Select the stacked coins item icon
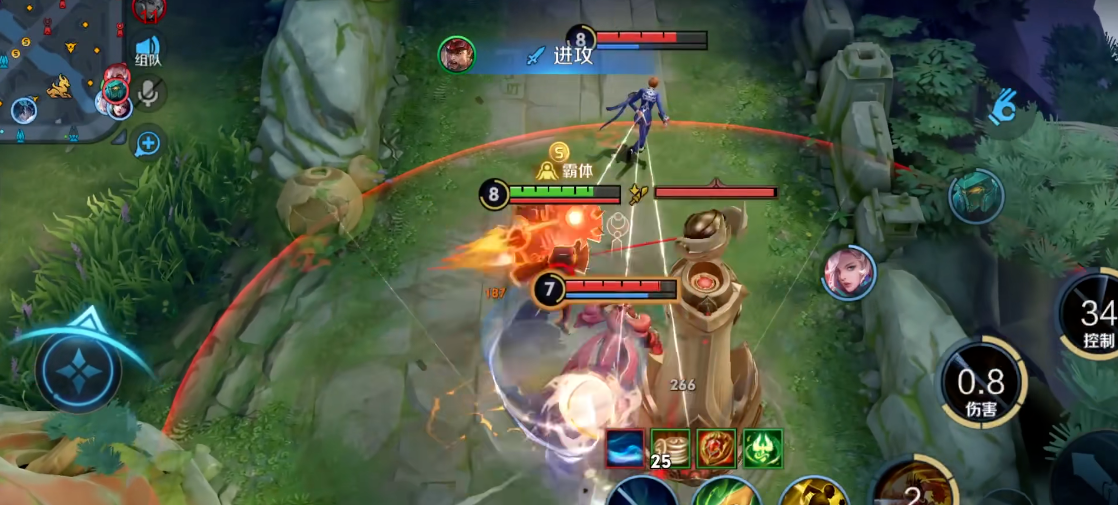 click(671, 448)
